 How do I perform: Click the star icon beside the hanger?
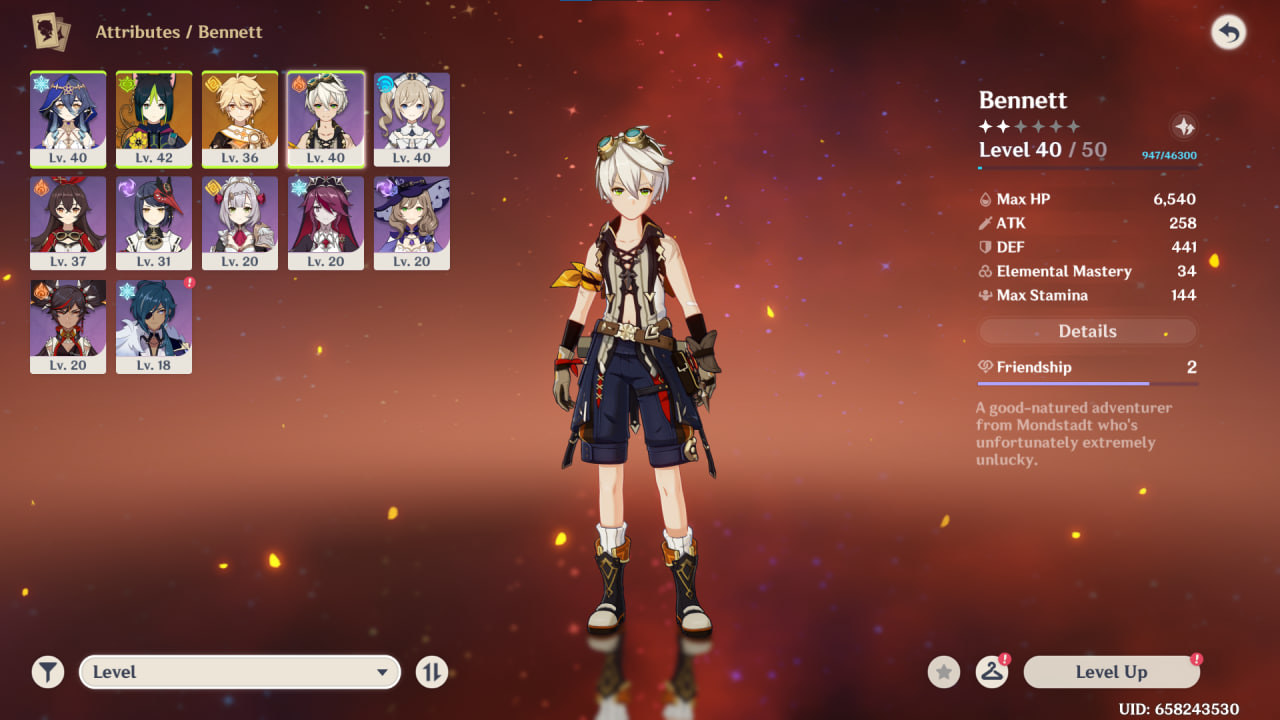[x=943, y=672]
